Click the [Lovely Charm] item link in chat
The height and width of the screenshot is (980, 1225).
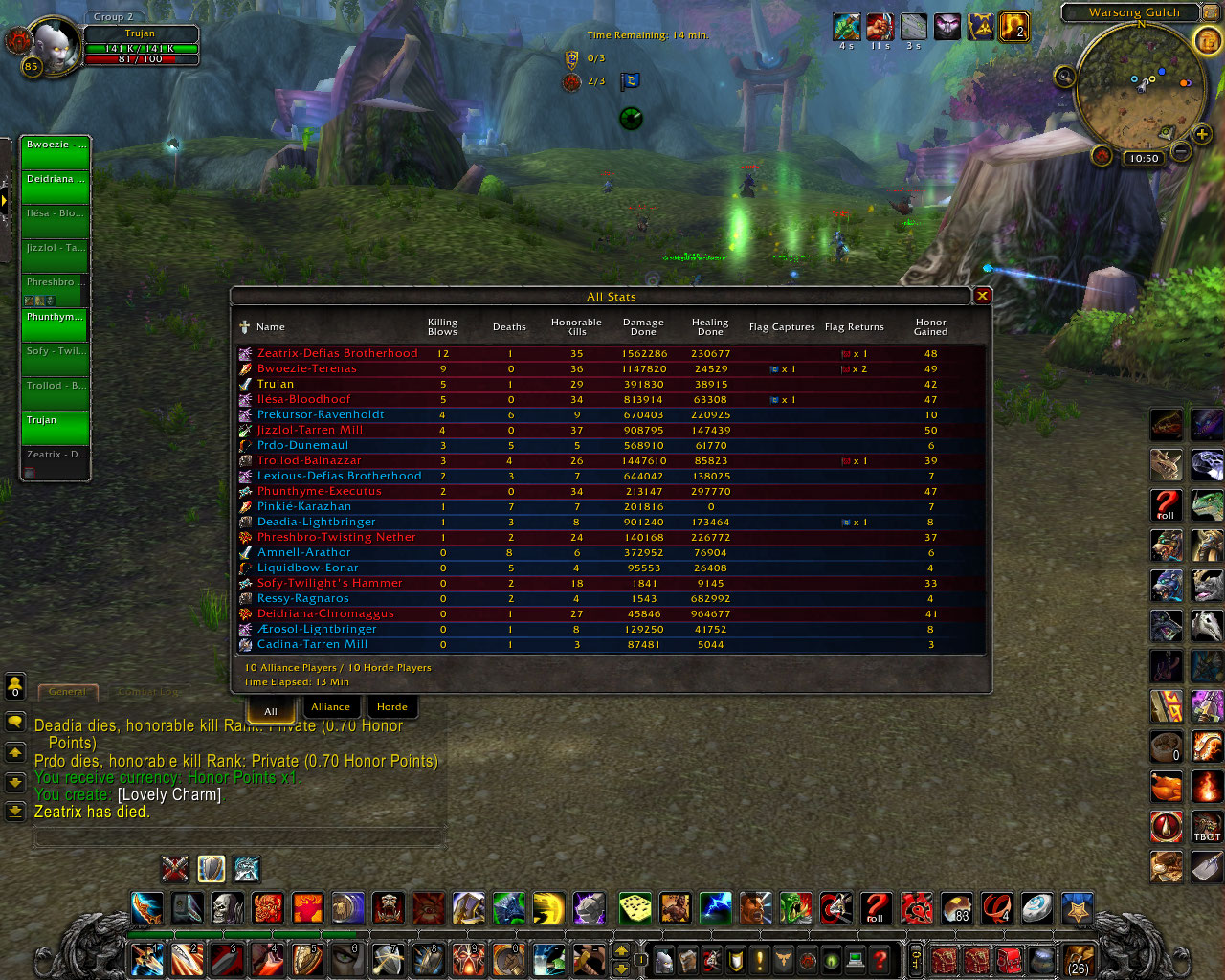point(168,794)
